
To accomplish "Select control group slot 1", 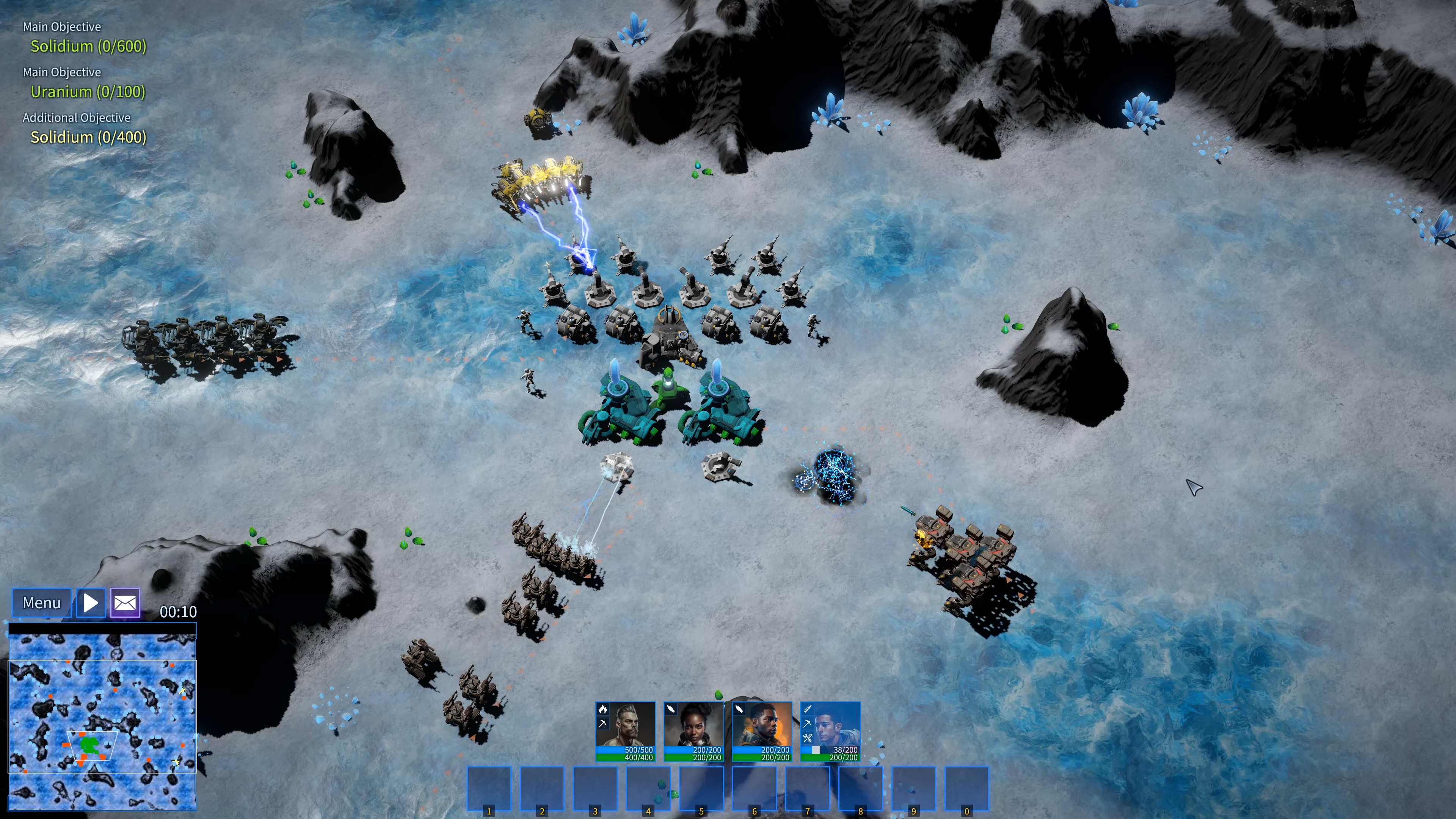I will [489, 789].
